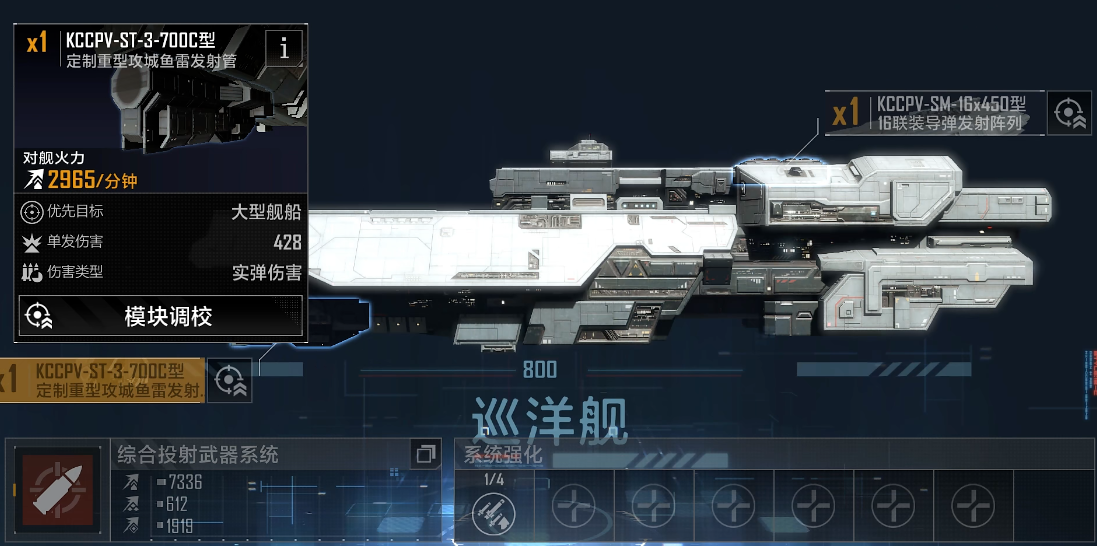Select the KCCPV-SM-16x450 missile array label
The image size is (1097, 546).
point(935,113)
